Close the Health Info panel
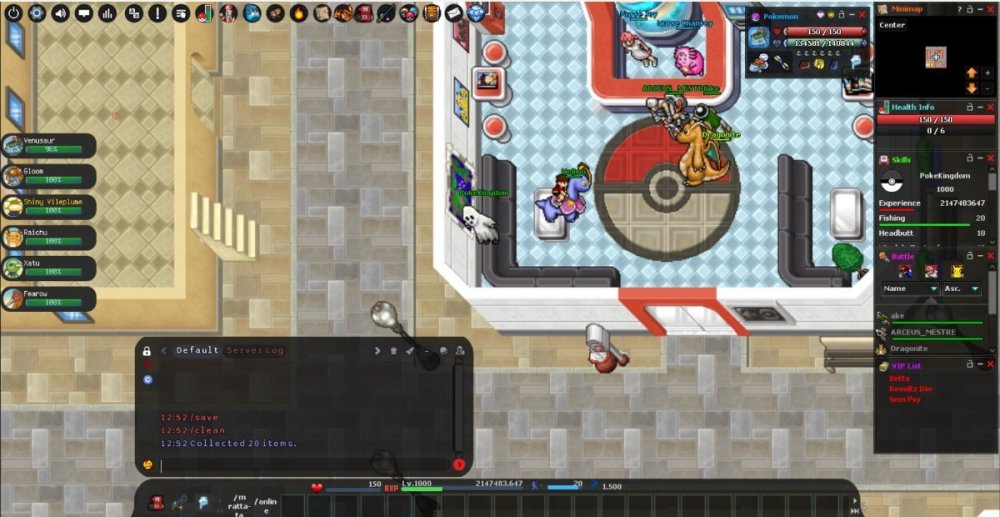 [x=990, y=107]
